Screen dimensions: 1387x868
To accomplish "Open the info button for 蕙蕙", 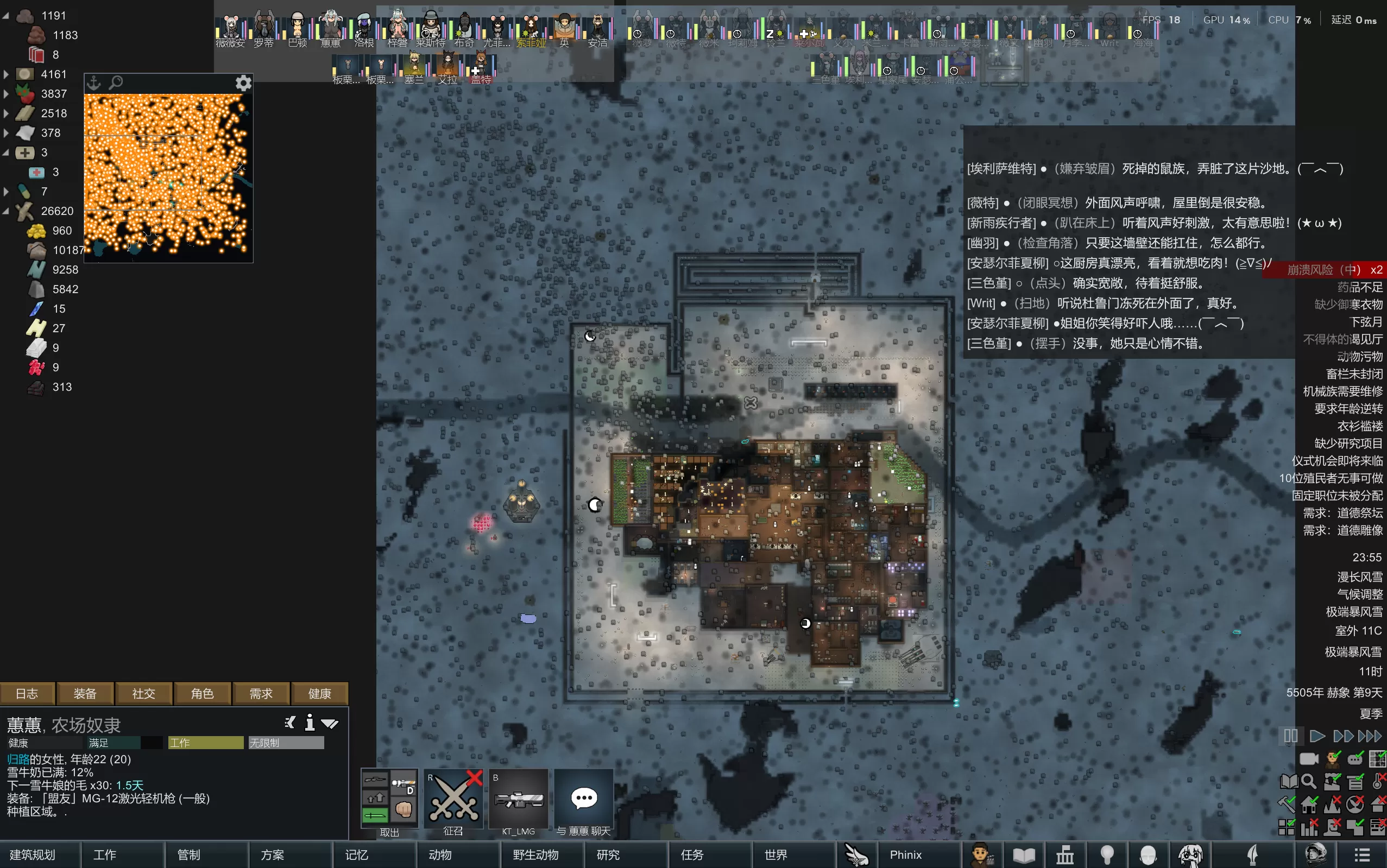I will pyautogui.click(x=310, y=723).
